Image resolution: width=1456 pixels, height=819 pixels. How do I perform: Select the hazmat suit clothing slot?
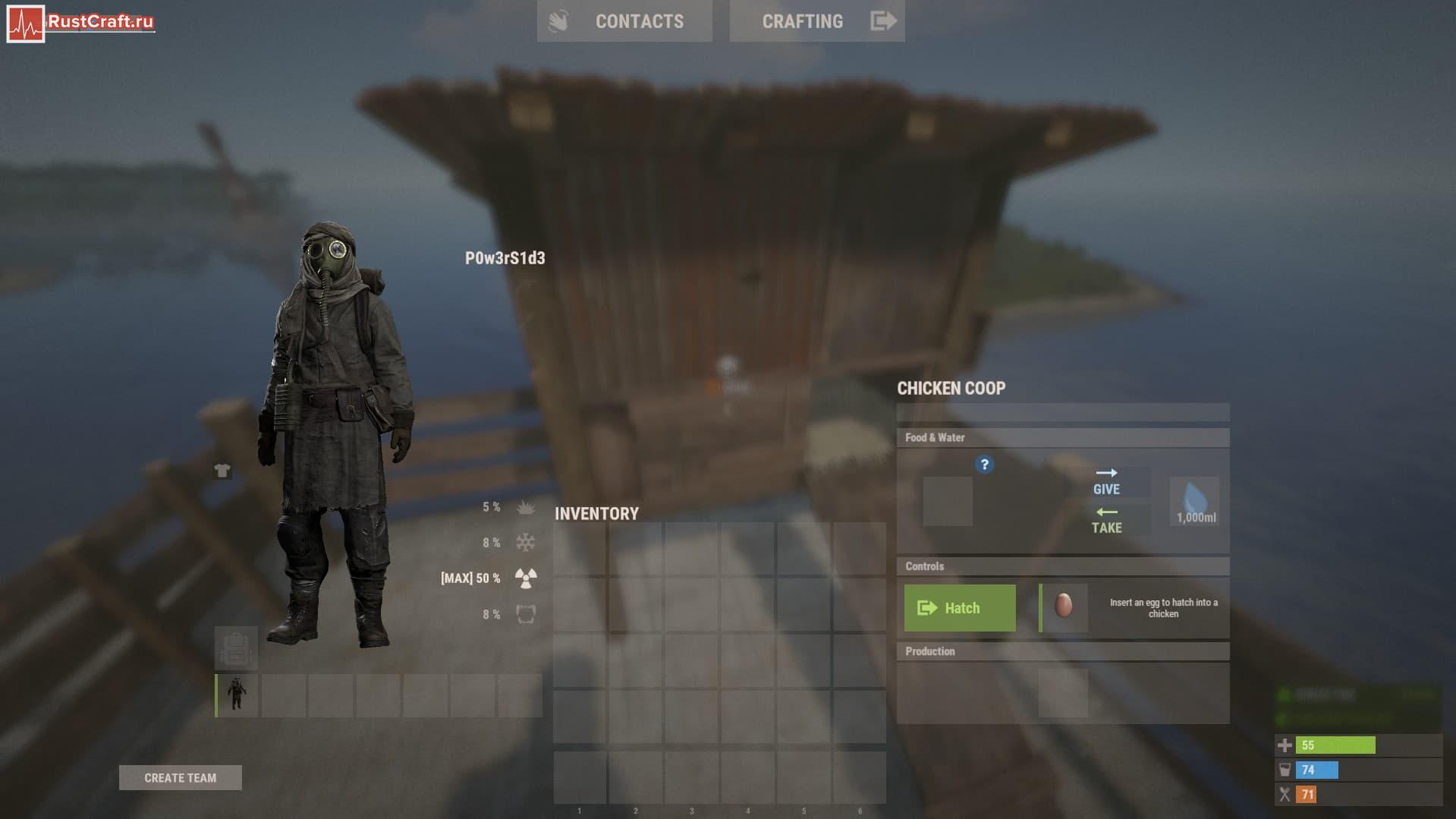point(237,695)
